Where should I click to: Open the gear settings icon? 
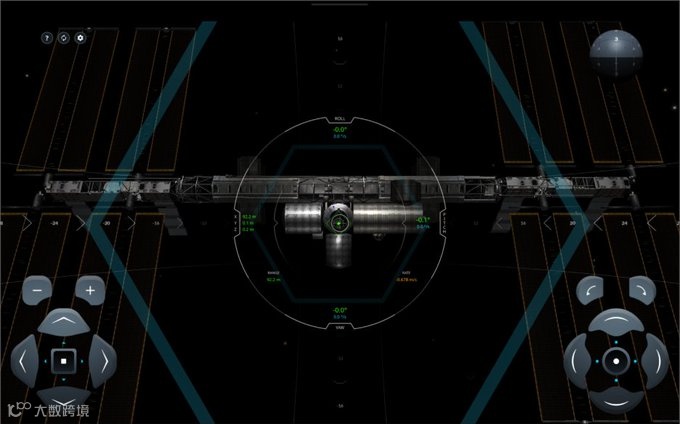pos(81,37)
